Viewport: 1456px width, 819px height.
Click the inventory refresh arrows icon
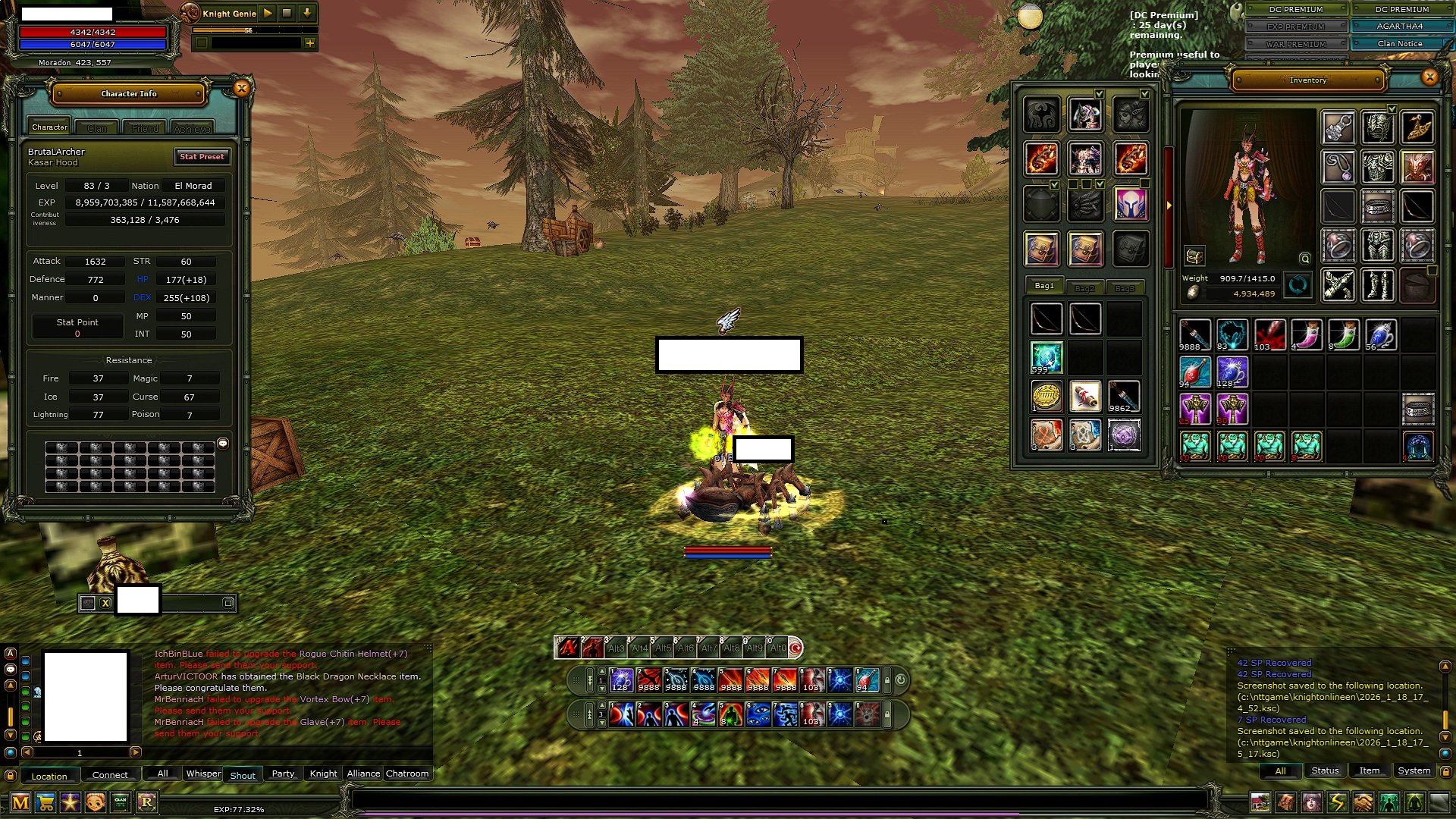pyautogui.click(x=1298, y=285)
